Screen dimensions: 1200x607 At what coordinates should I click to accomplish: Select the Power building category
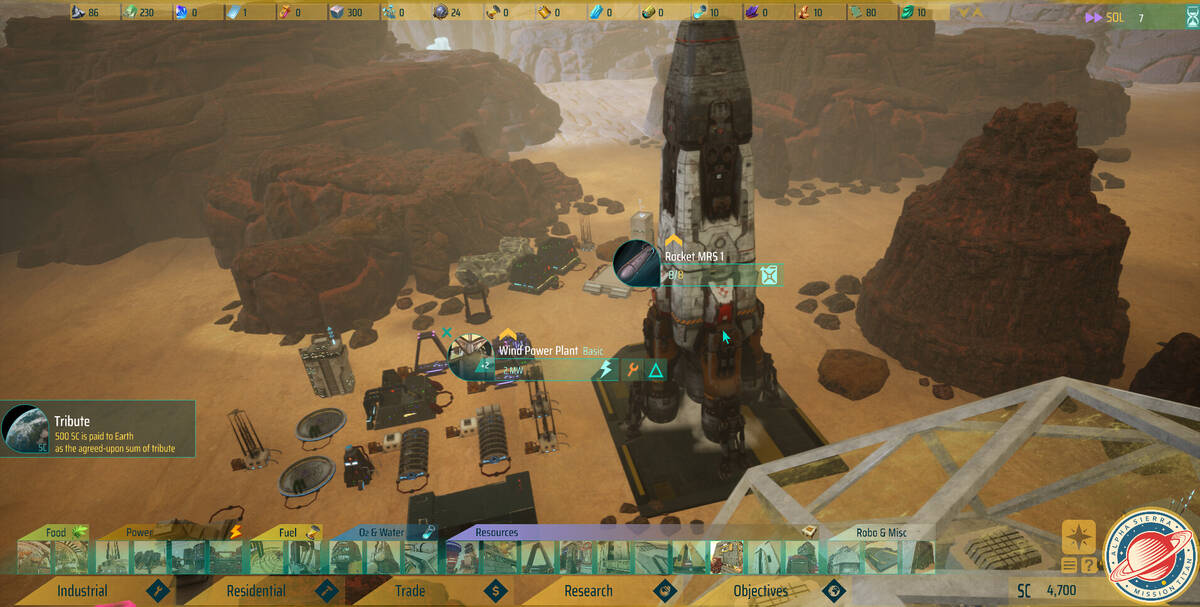pos(140,532)
